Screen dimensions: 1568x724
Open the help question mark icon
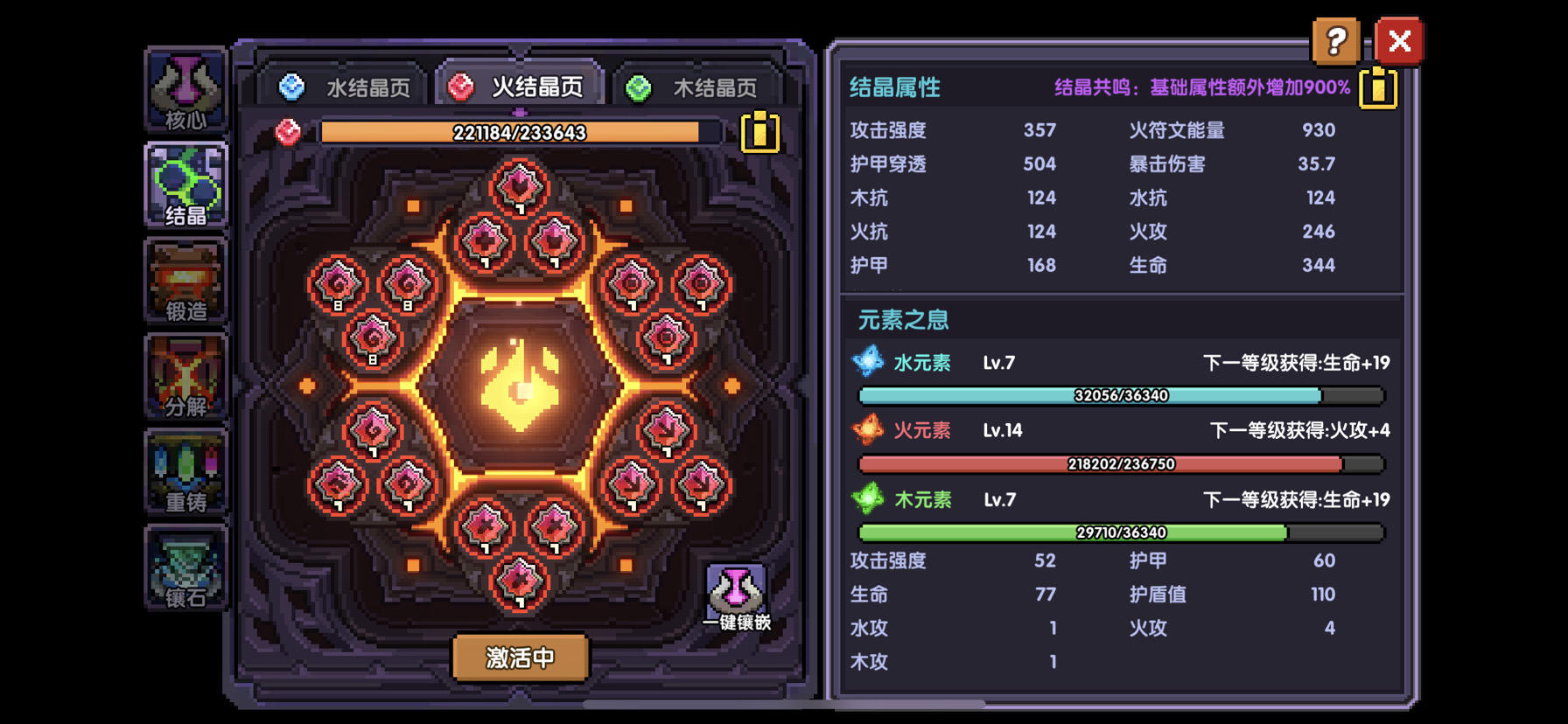(1336, 40)
